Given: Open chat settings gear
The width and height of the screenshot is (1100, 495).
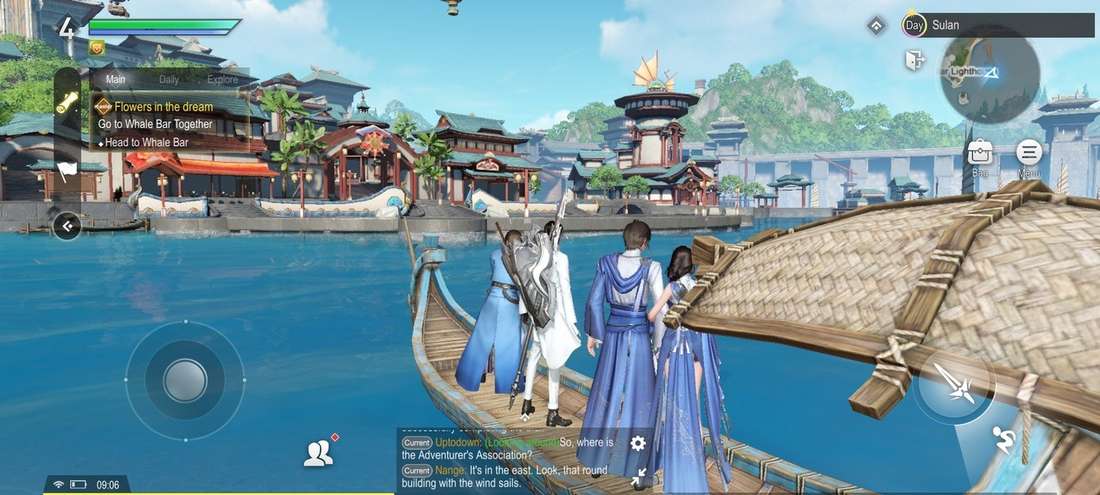Looking at the screenshot, I should (x=638, y=443).
